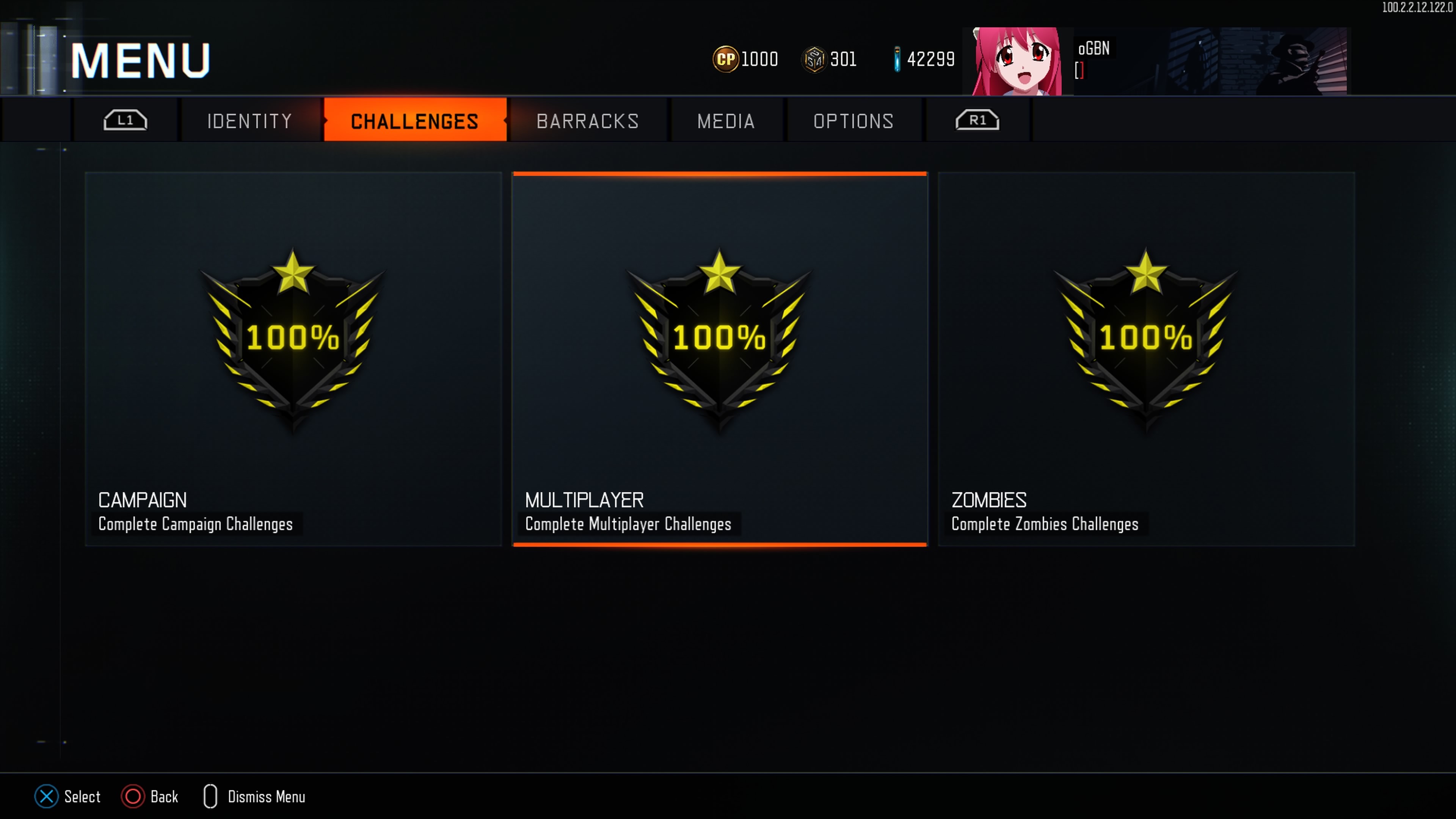1456x819 pixels.
Task: Select the Zombies challenges tile
Action: (x=1146, y=359)
